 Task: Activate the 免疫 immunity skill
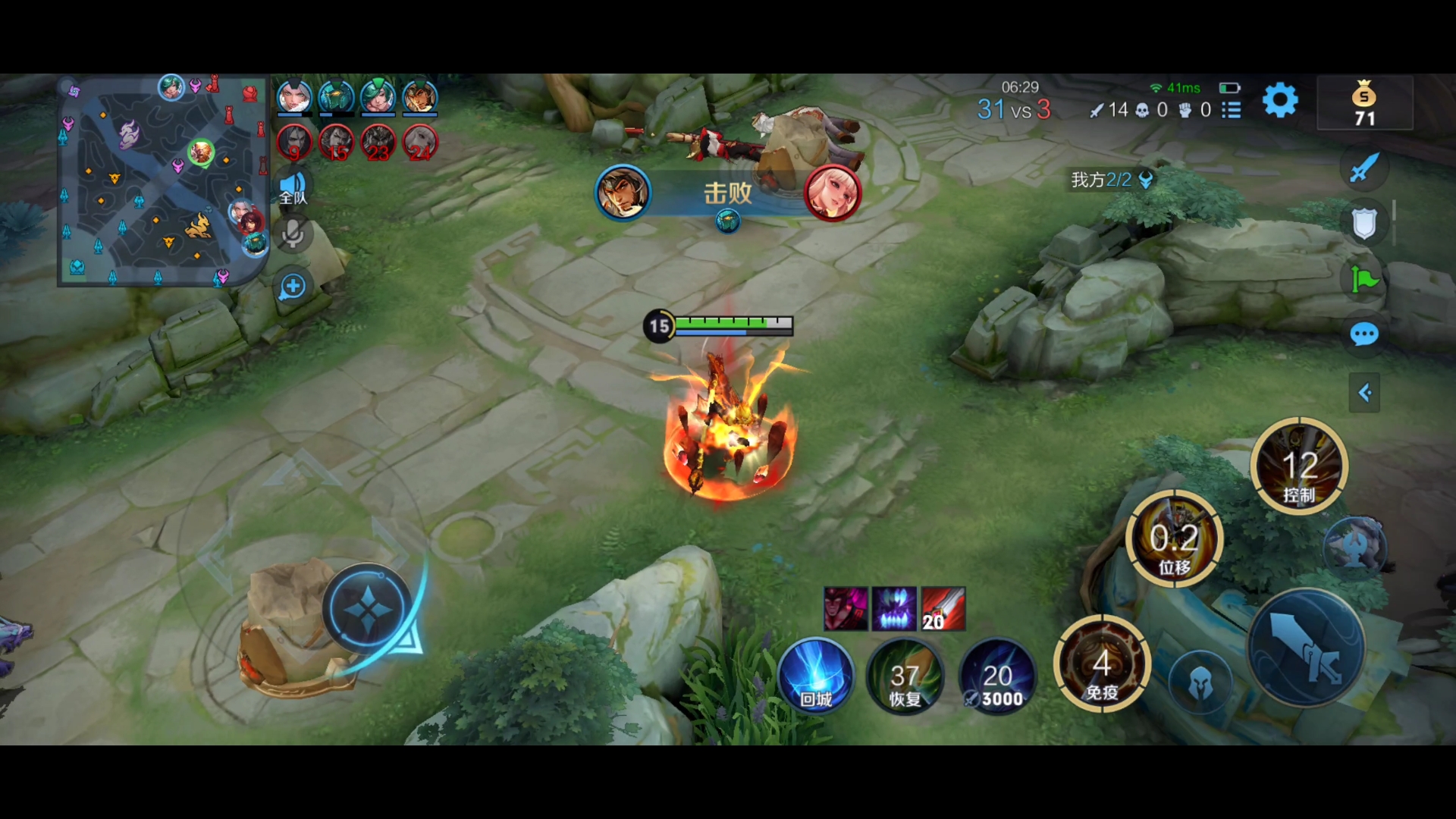pyautogui.click(x=1102, y=665)
